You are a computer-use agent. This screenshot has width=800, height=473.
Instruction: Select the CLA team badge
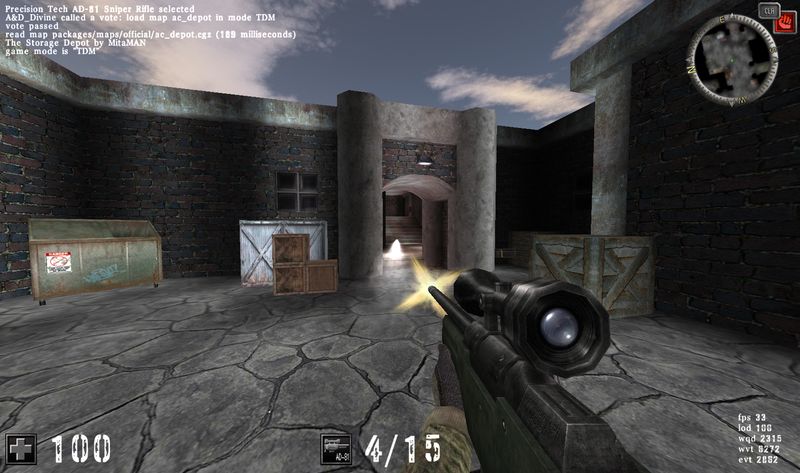pyautogui.click(x=769, y=9)
